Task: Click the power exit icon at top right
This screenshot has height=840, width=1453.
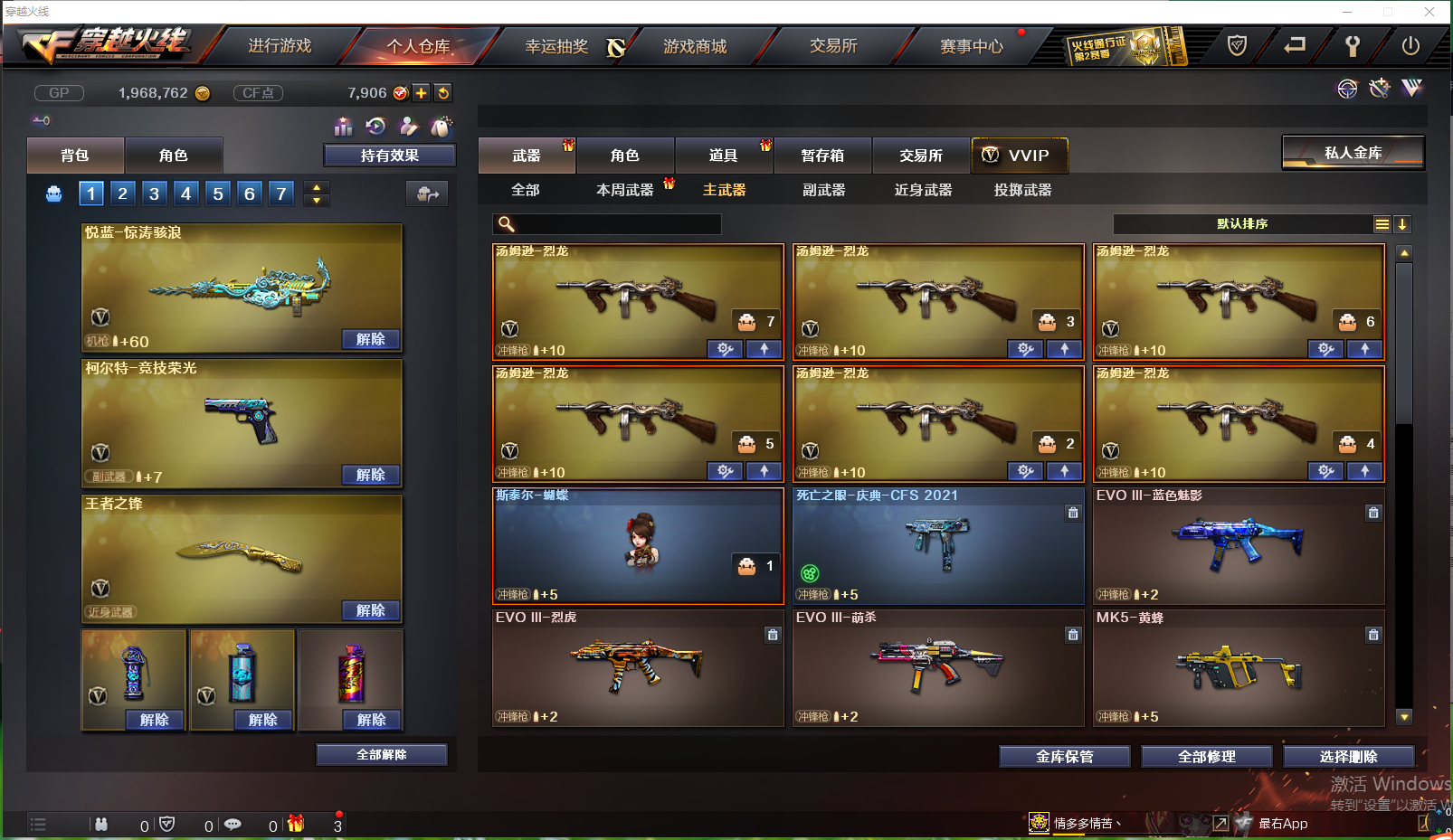Action: (x=1409, y=46)
